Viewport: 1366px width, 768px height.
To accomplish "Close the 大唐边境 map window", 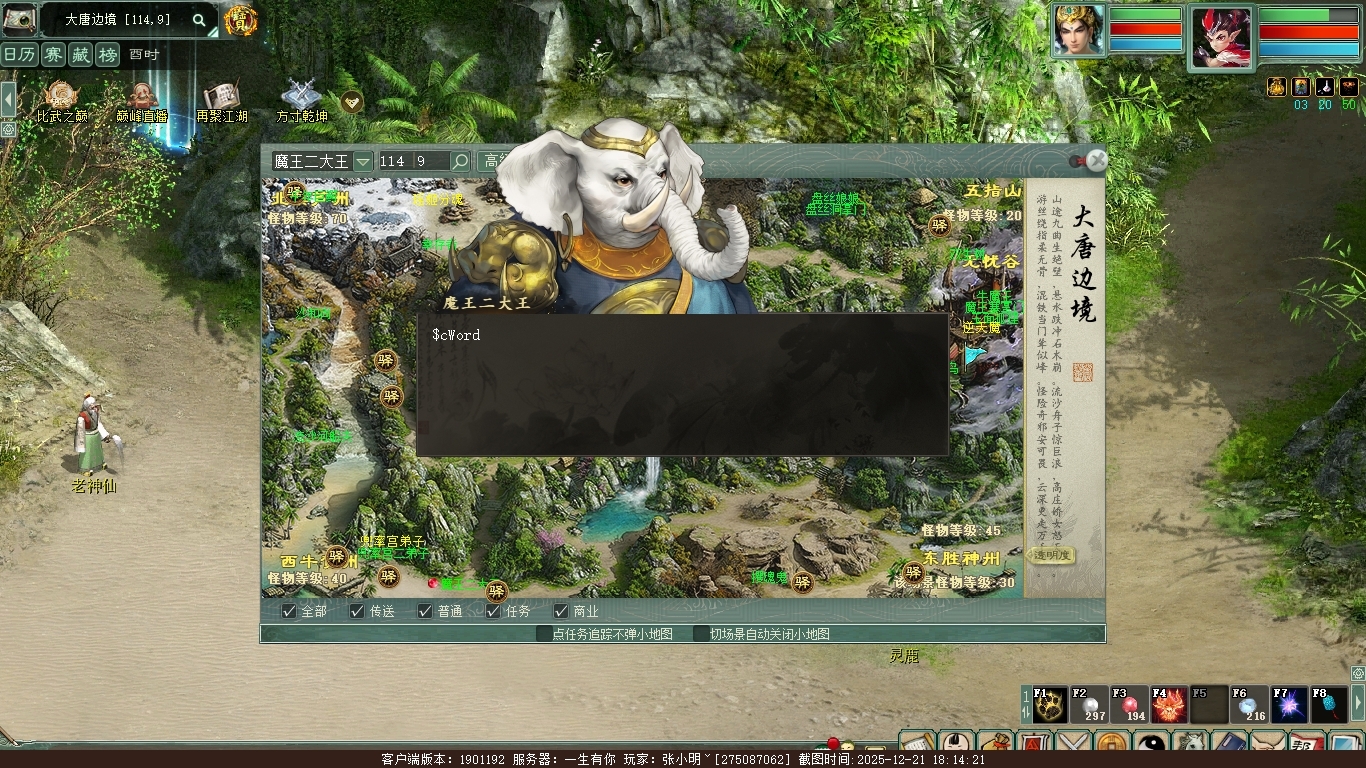I will [x=1097, y=160].
